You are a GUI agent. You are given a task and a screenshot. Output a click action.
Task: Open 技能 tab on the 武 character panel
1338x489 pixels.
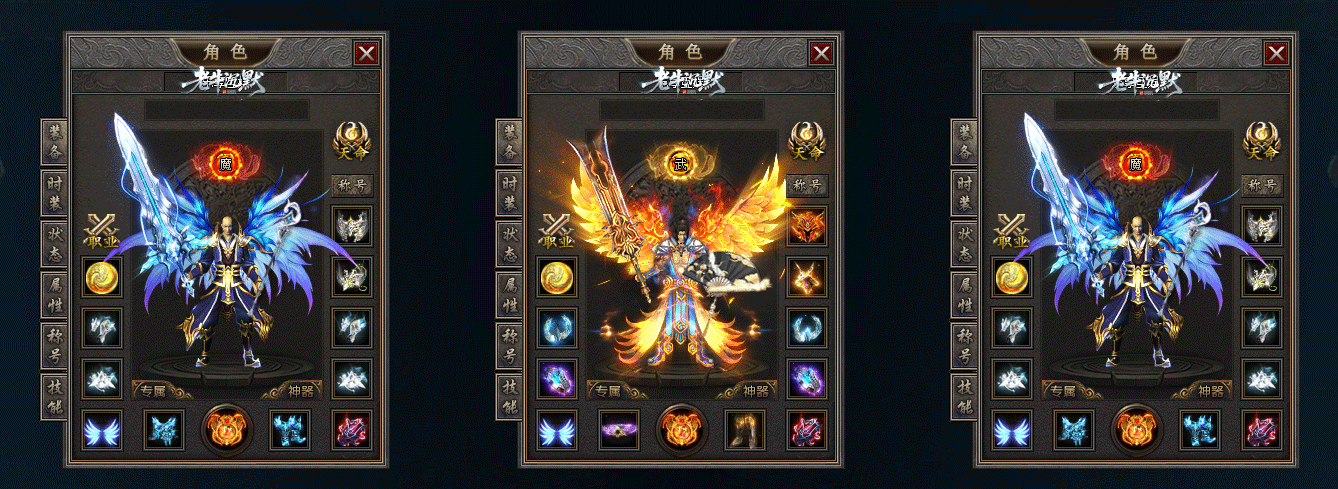pyautogui.click(x=510, y=397)
